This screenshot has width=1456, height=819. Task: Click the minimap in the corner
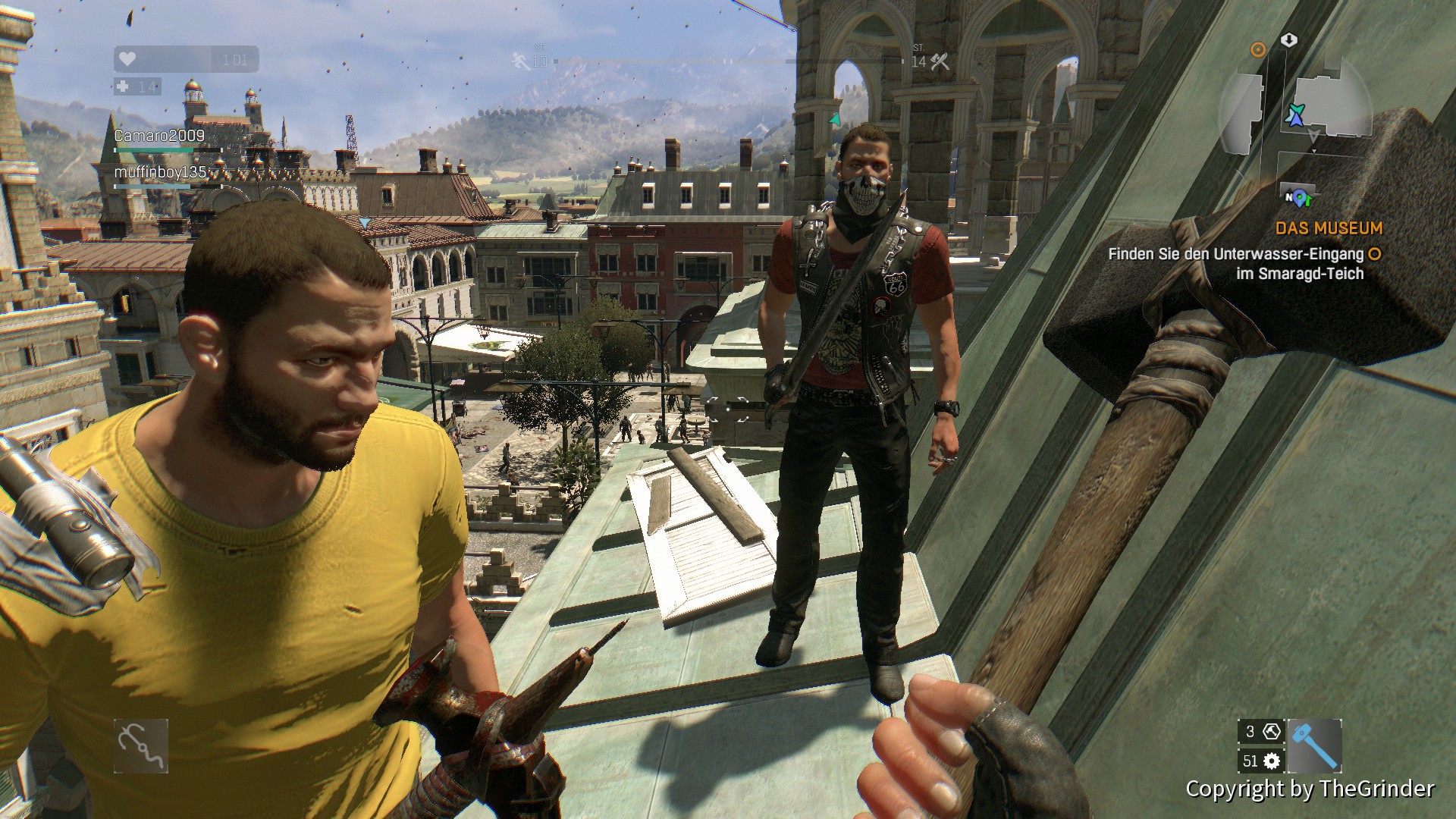(x=1297, y=114)
